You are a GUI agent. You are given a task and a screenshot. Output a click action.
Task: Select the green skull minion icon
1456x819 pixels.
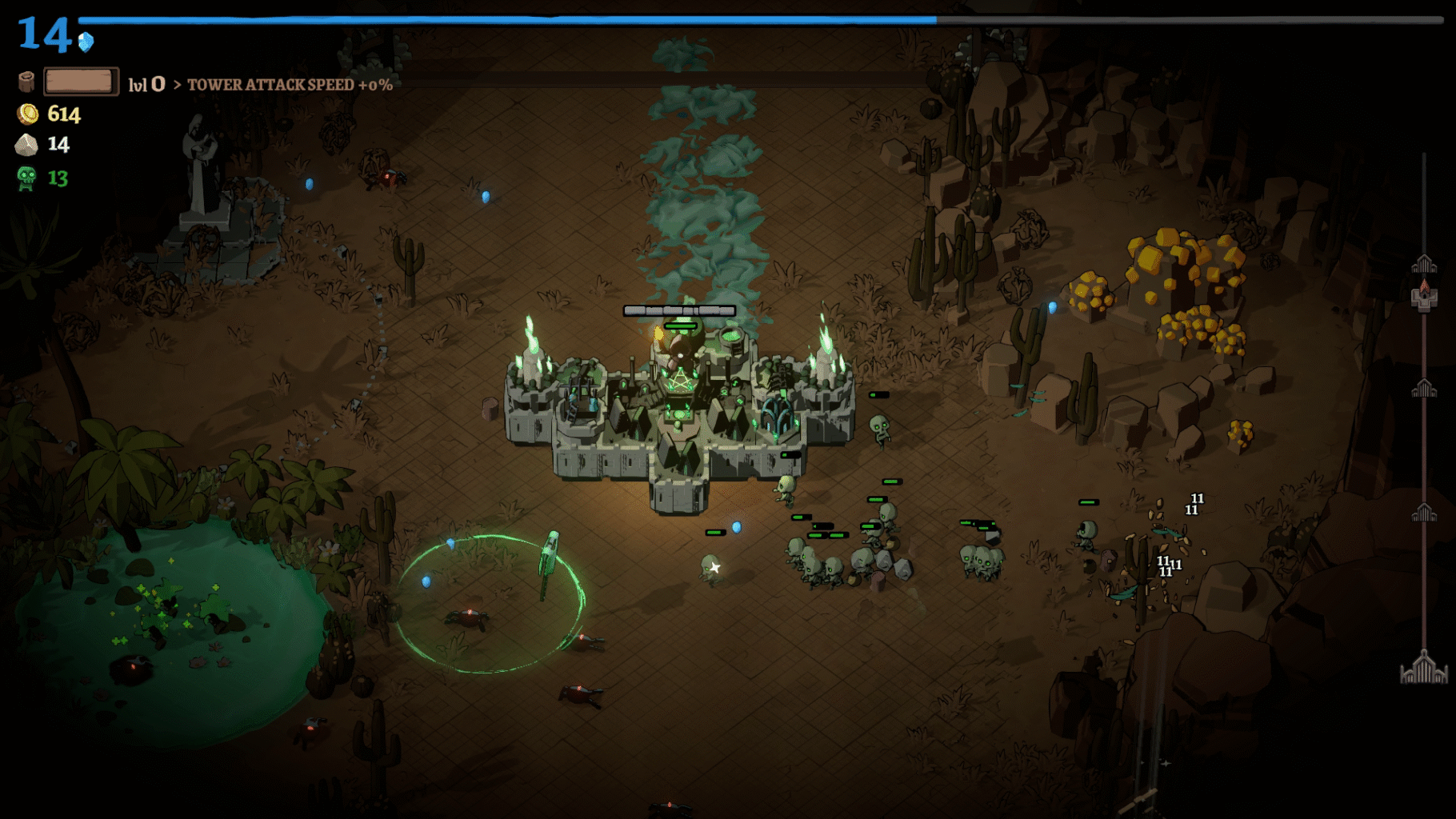click(26, 178)
